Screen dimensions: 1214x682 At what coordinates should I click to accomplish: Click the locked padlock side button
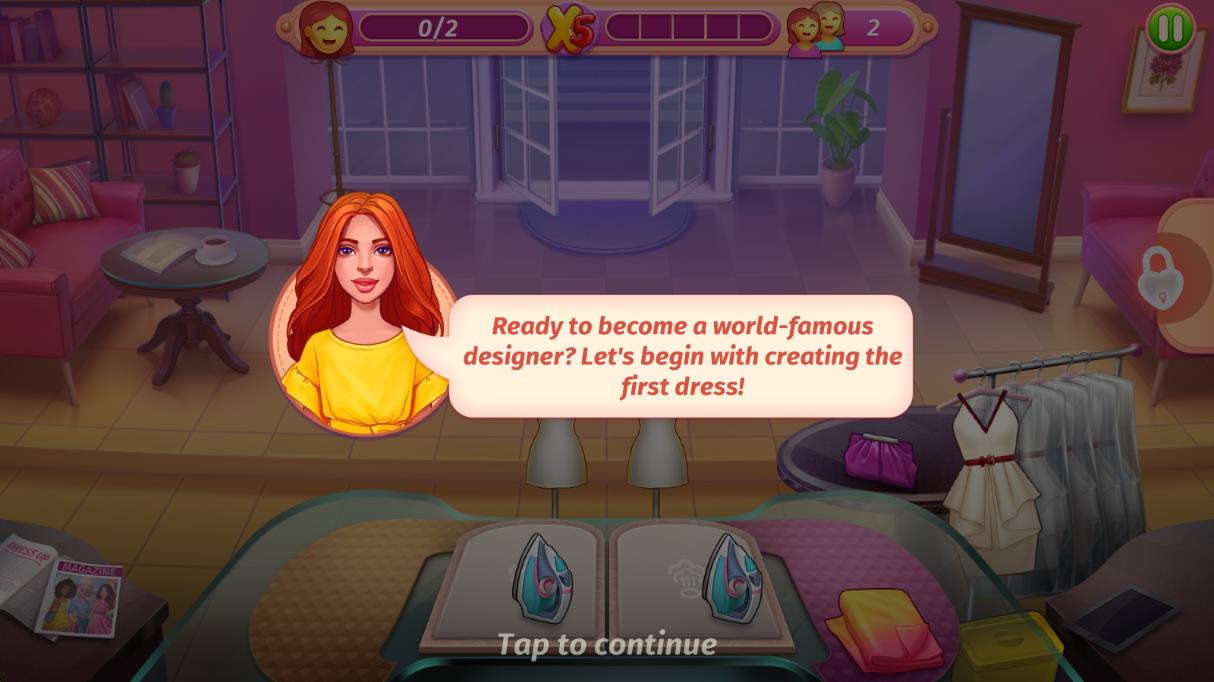pos(1161,277)
